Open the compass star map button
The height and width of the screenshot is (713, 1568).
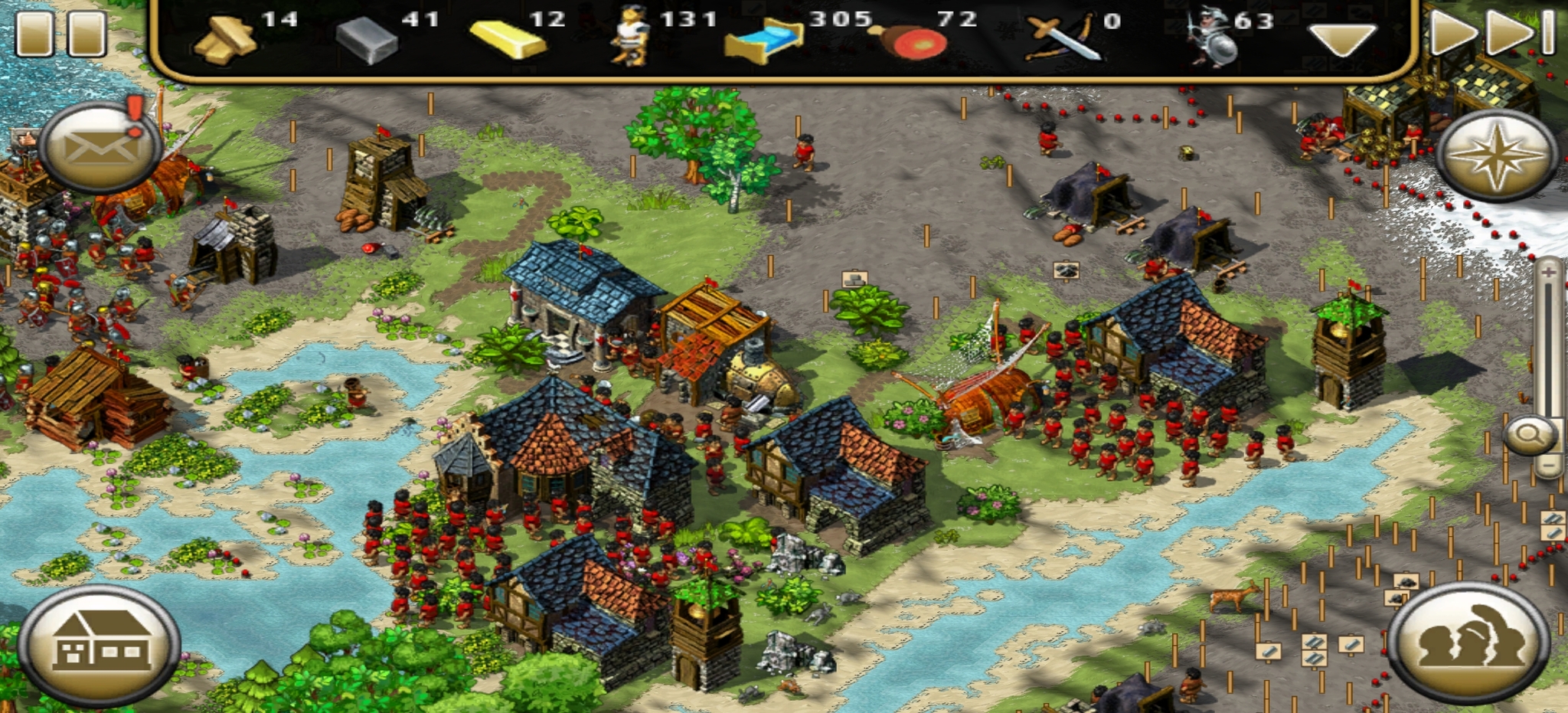point(1496,154)
